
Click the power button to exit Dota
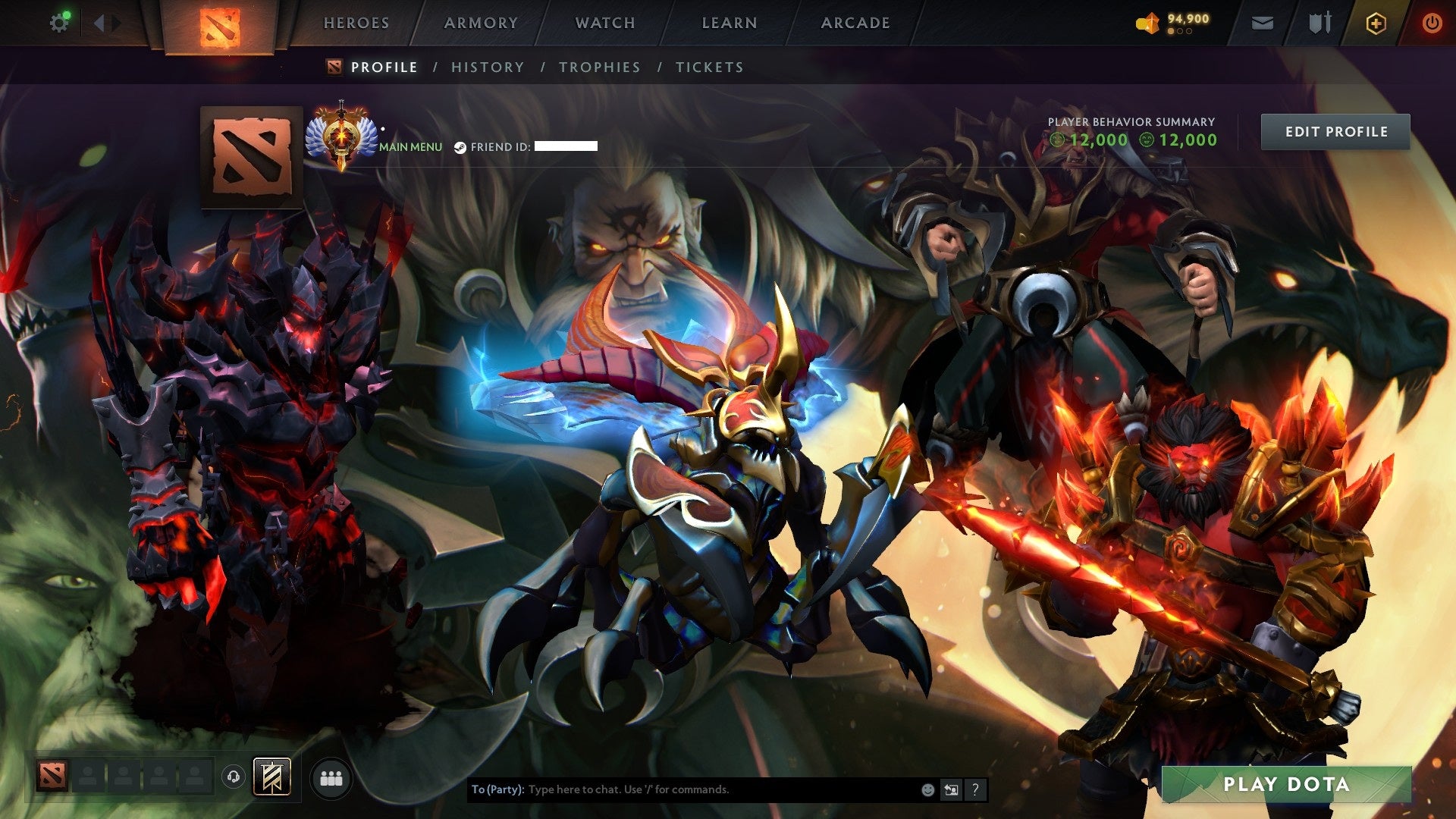coord(1432,23)
